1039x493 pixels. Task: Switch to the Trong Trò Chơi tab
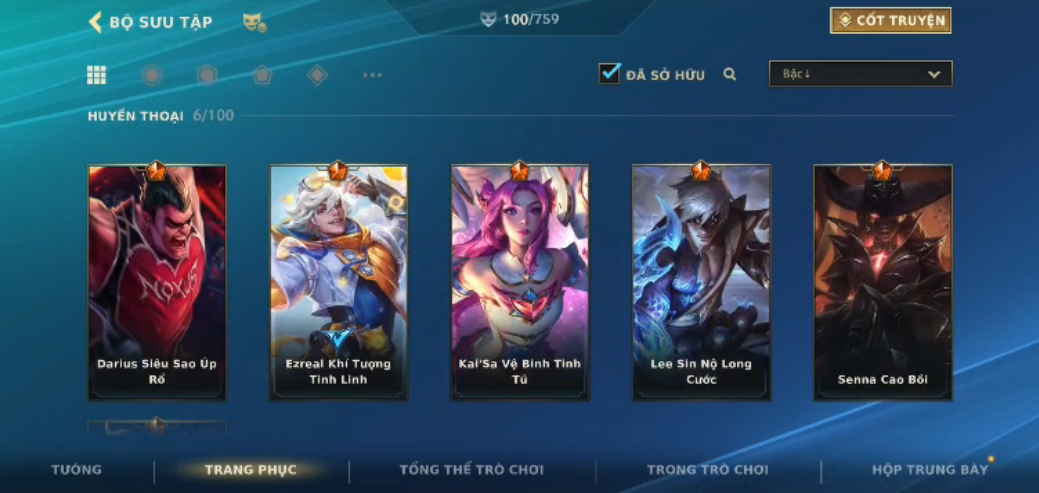pos(708,470)
